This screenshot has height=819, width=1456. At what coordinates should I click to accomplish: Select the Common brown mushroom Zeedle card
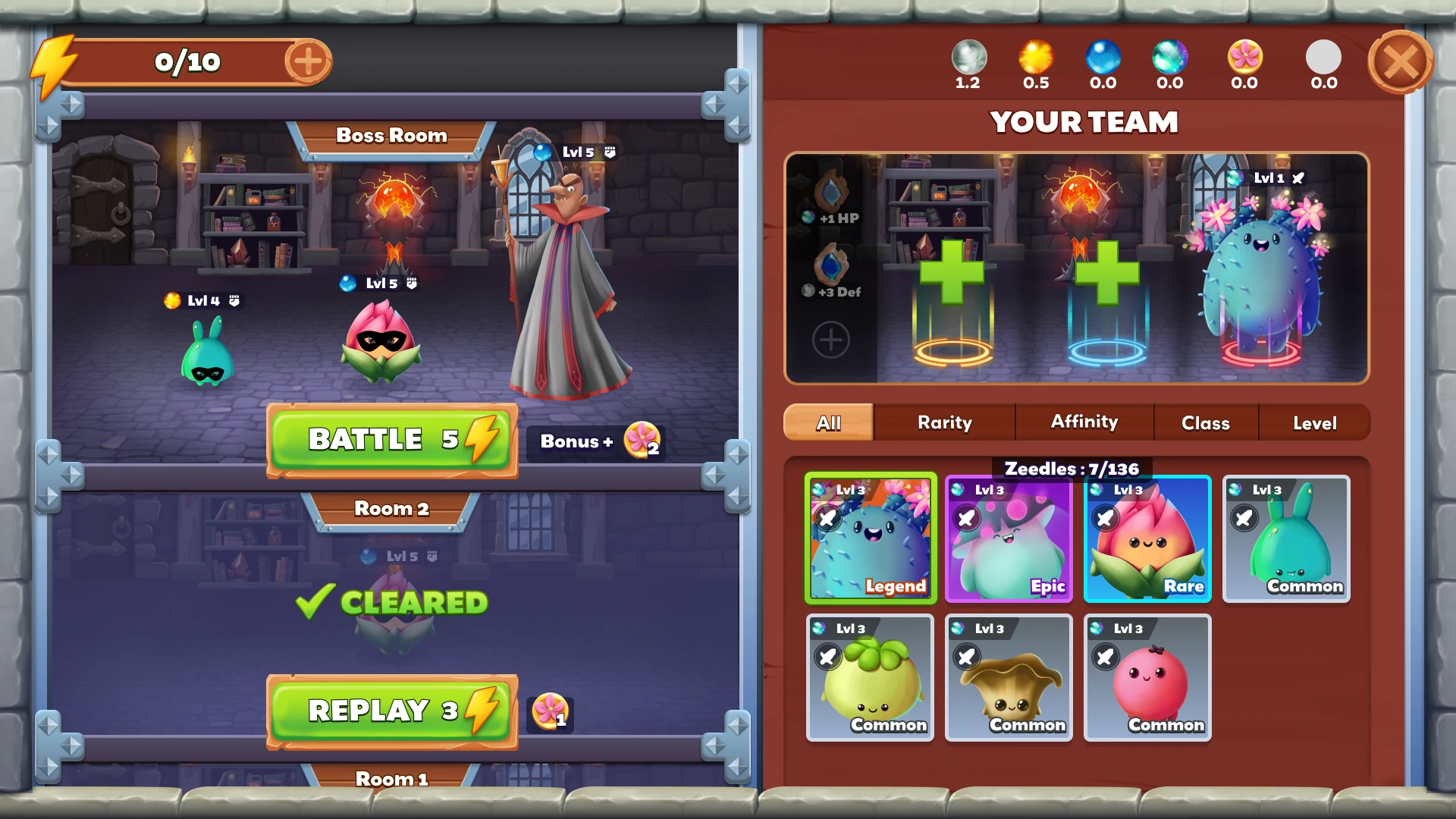point(1009,677)
